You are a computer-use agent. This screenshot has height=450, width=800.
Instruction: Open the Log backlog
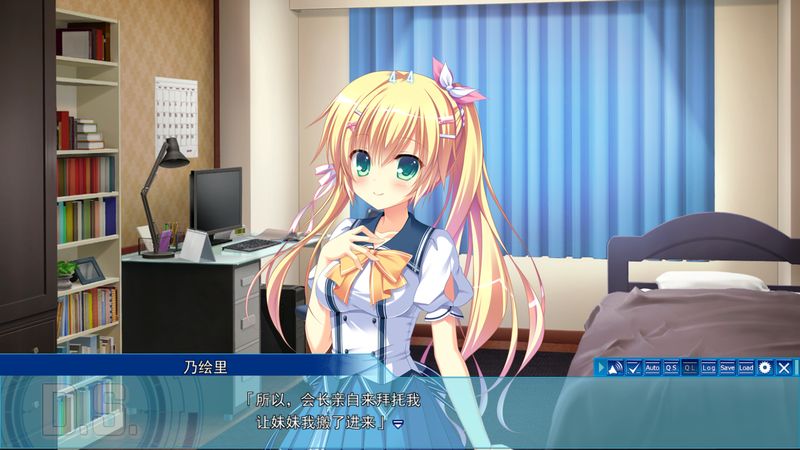coord(709,367)
